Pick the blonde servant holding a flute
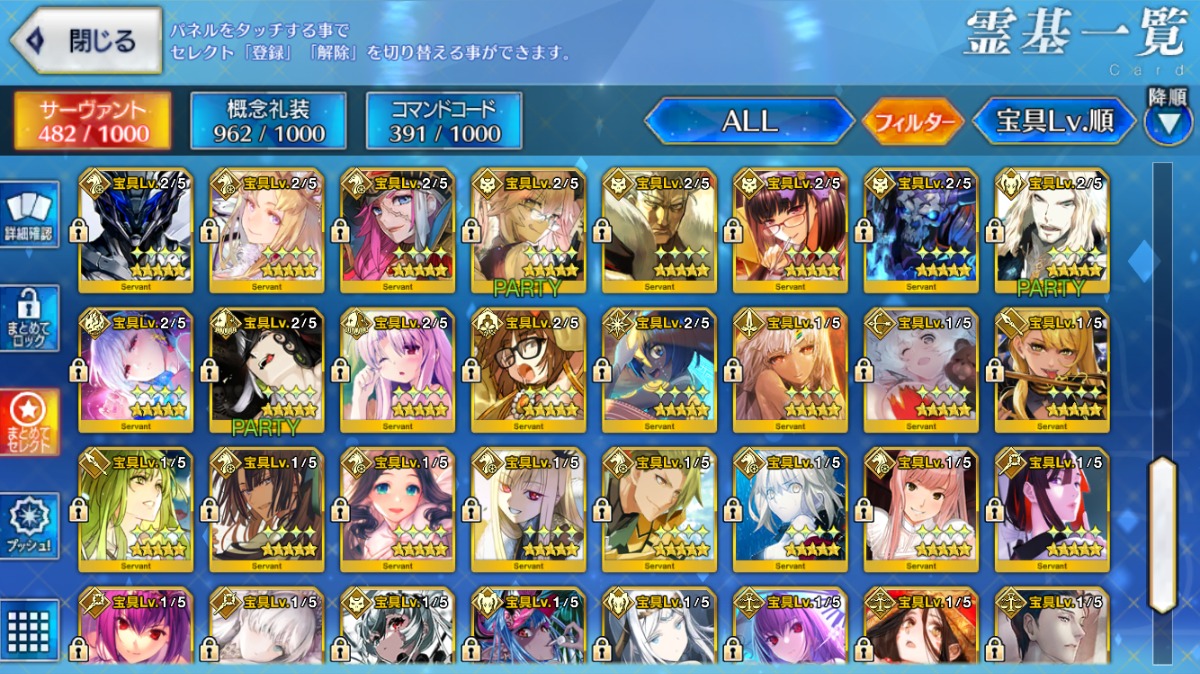The height and width of the screenshot is (674, 1200). pyautogui.click(x=1052, y=370)
